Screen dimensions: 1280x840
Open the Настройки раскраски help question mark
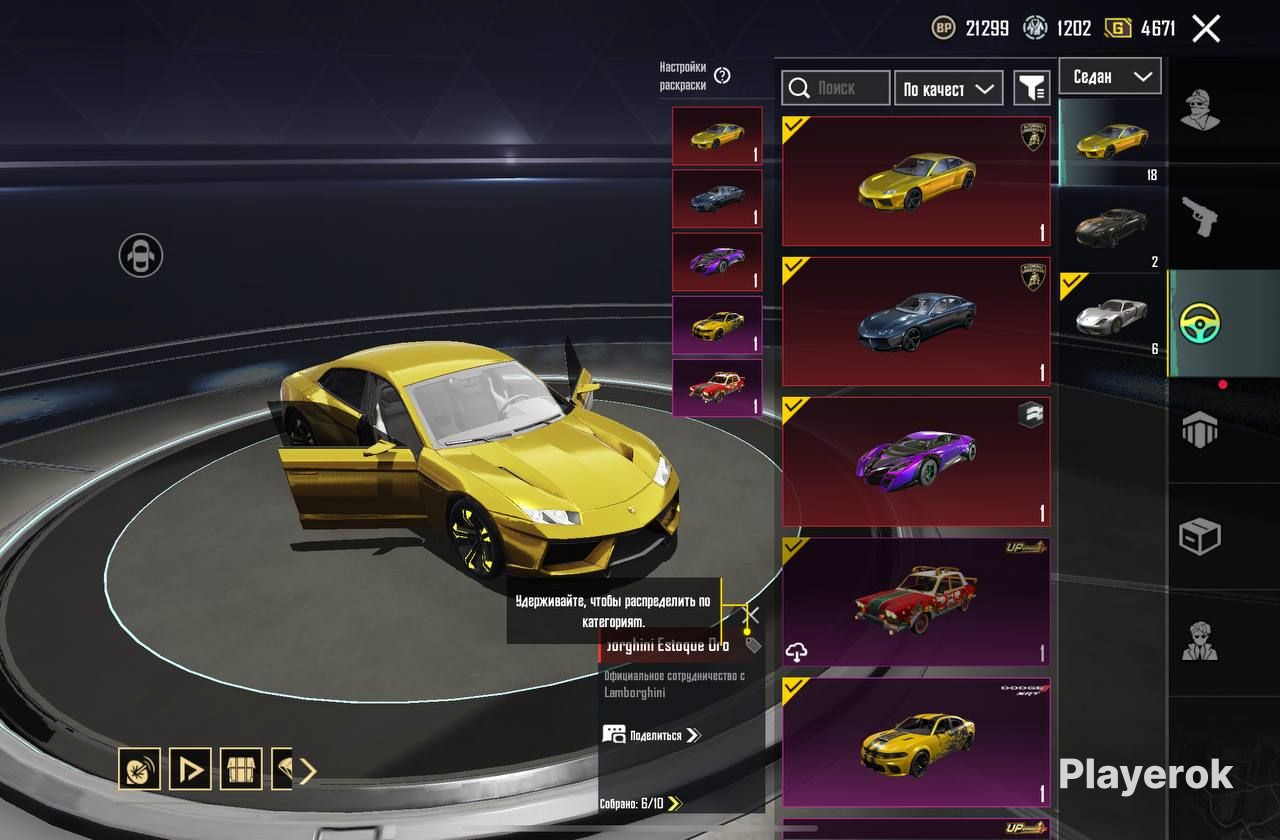tap(722, 76)
